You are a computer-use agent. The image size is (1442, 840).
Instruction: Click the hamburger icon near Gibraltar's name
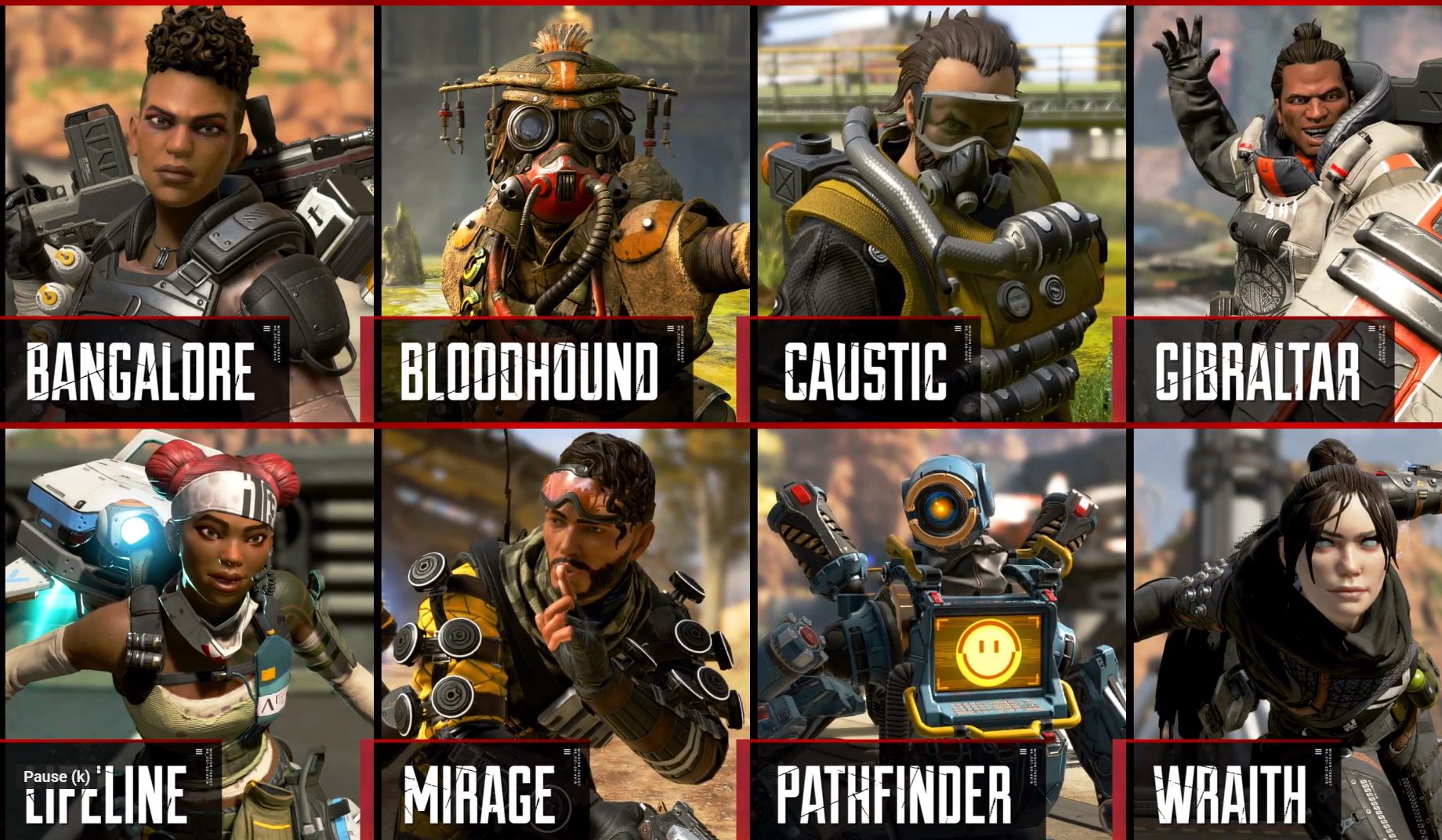(x=1371, y=329)
